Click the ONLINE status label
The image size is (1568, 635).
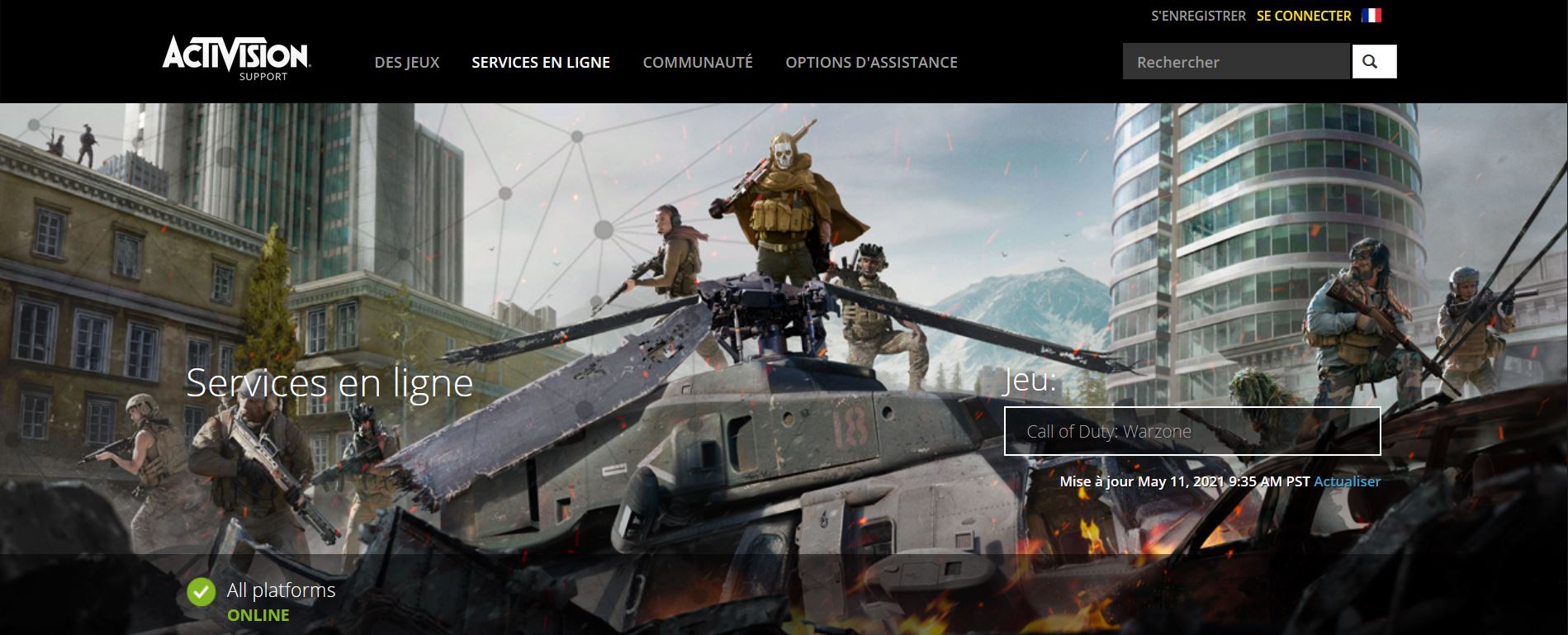point(259,614)
